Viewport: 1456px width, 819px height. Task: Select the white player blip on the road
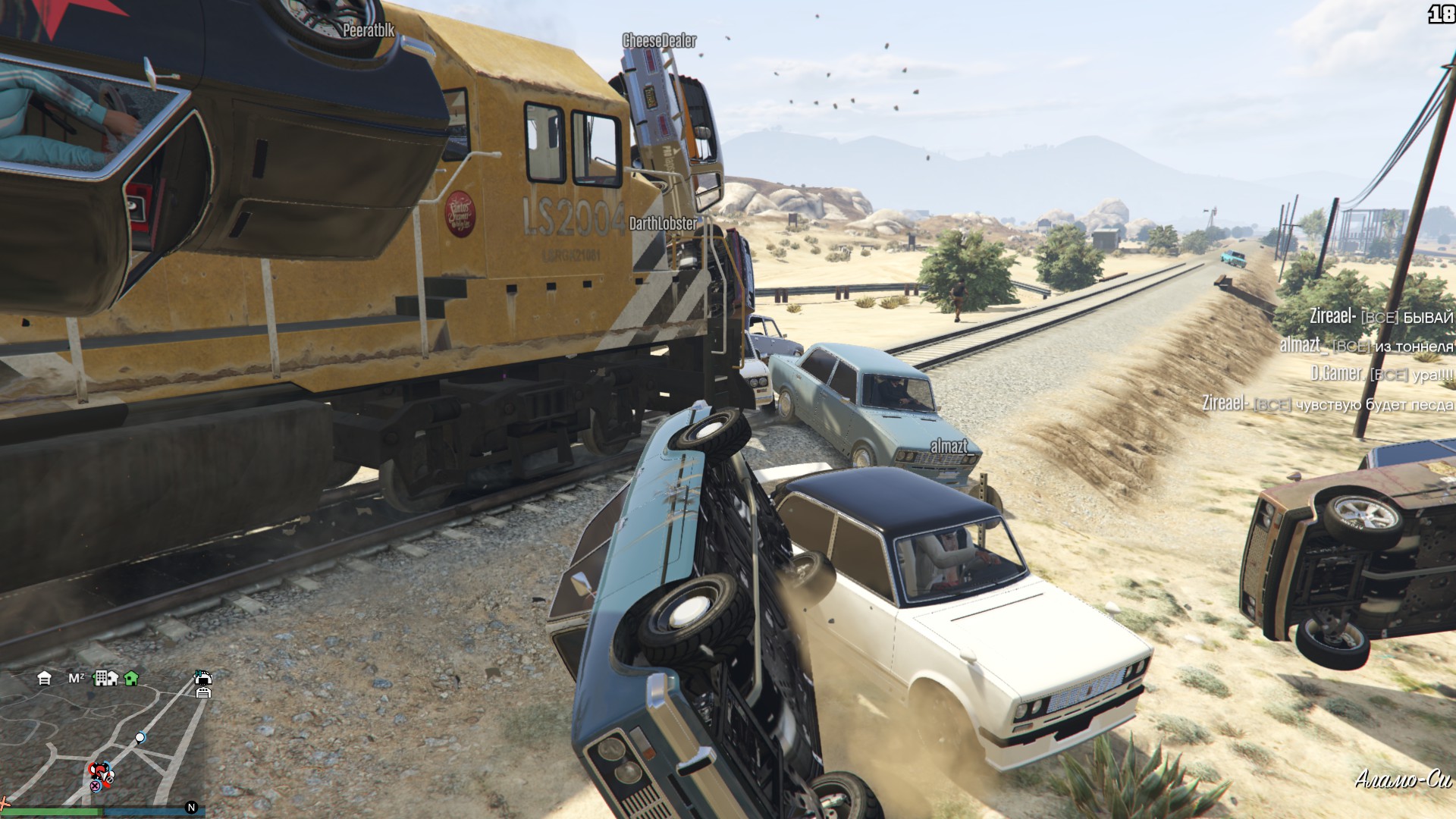pyautogui.click(x=140, y=737)
